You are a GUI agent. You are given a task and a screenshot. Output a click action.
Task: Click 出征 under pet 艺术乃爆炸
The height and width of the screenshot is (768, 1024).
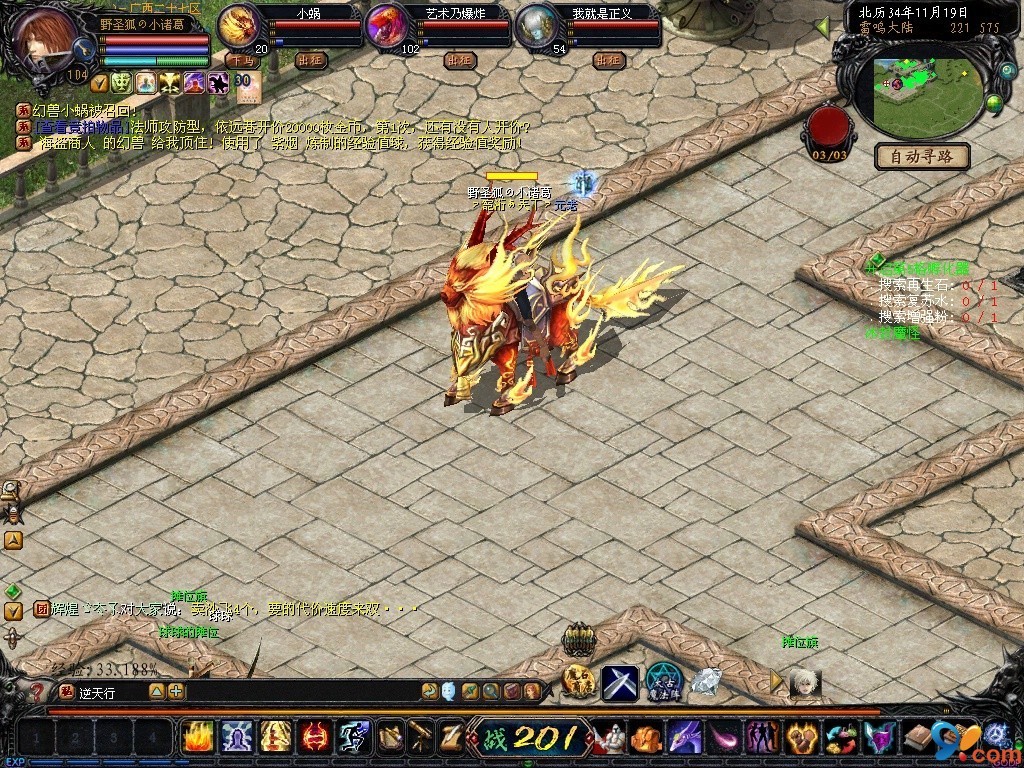459,60
